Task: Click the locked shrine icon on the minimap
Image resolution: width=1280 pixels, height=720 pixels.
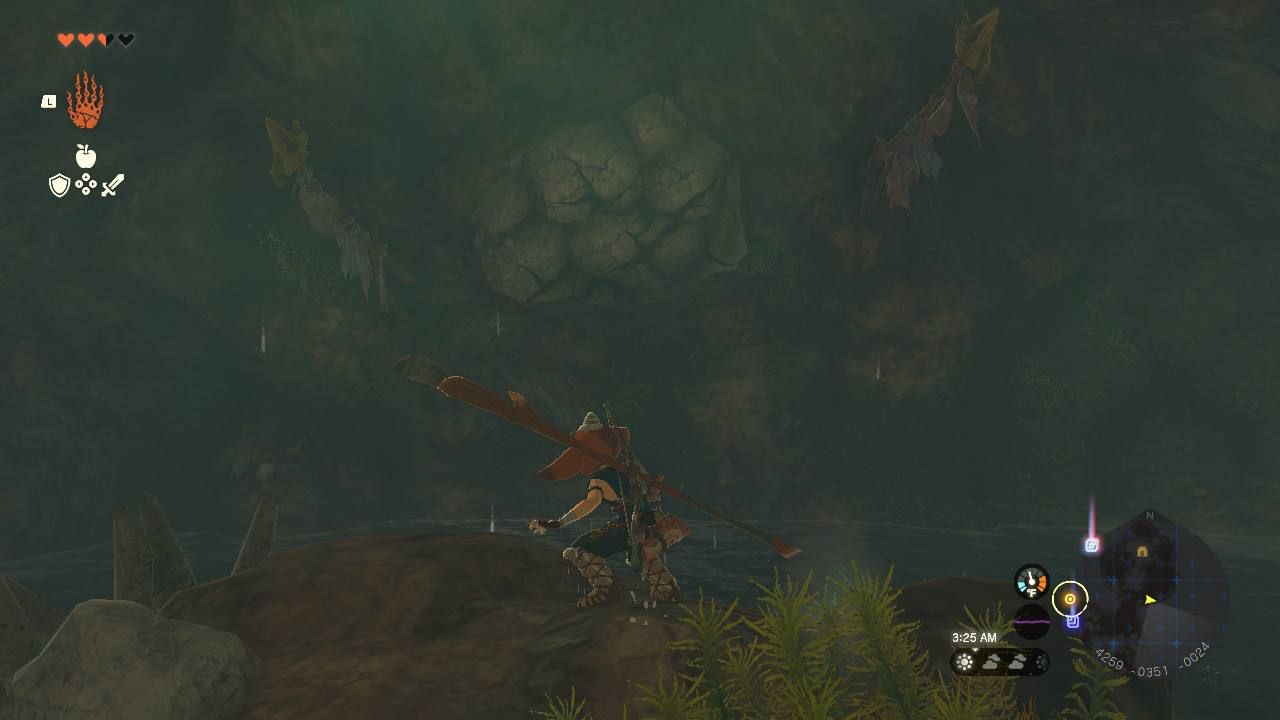Action: click(x=1141, y=551)
